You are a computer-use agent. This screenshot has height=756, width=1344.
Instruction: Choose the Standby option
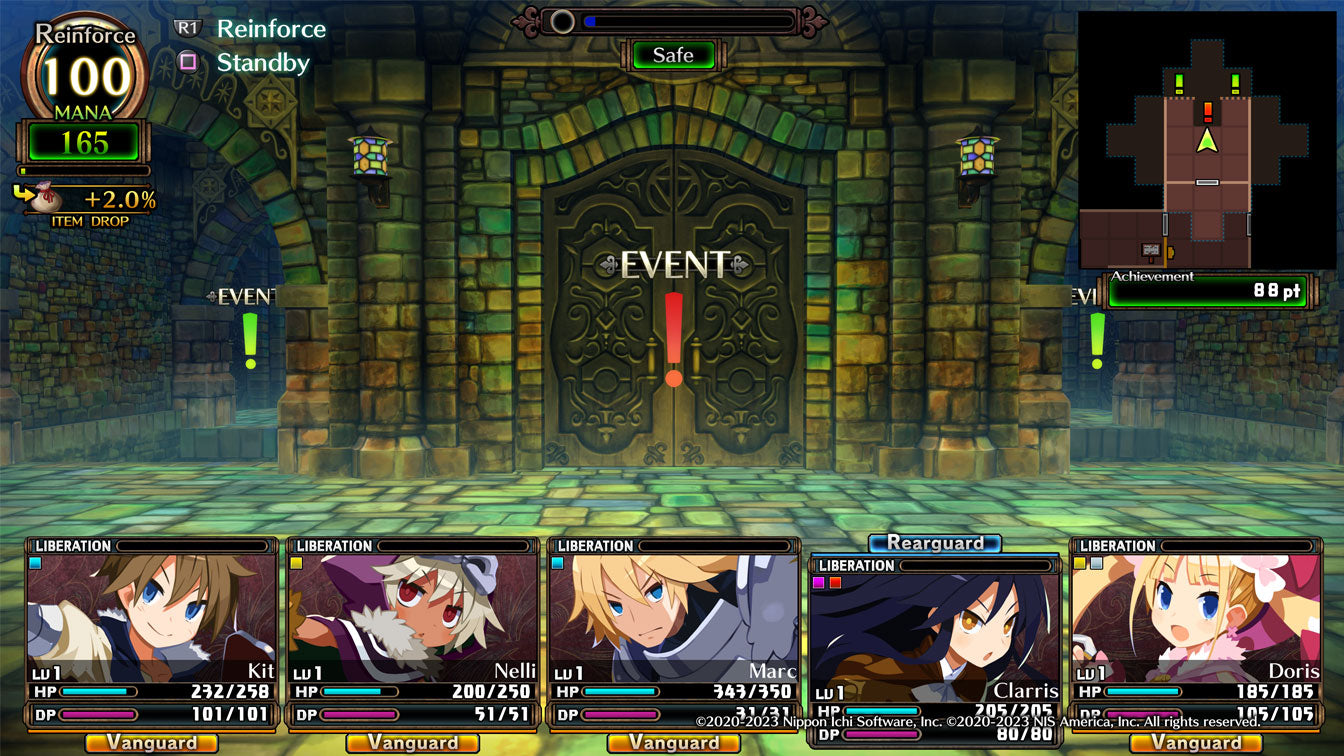click(263, 63)
